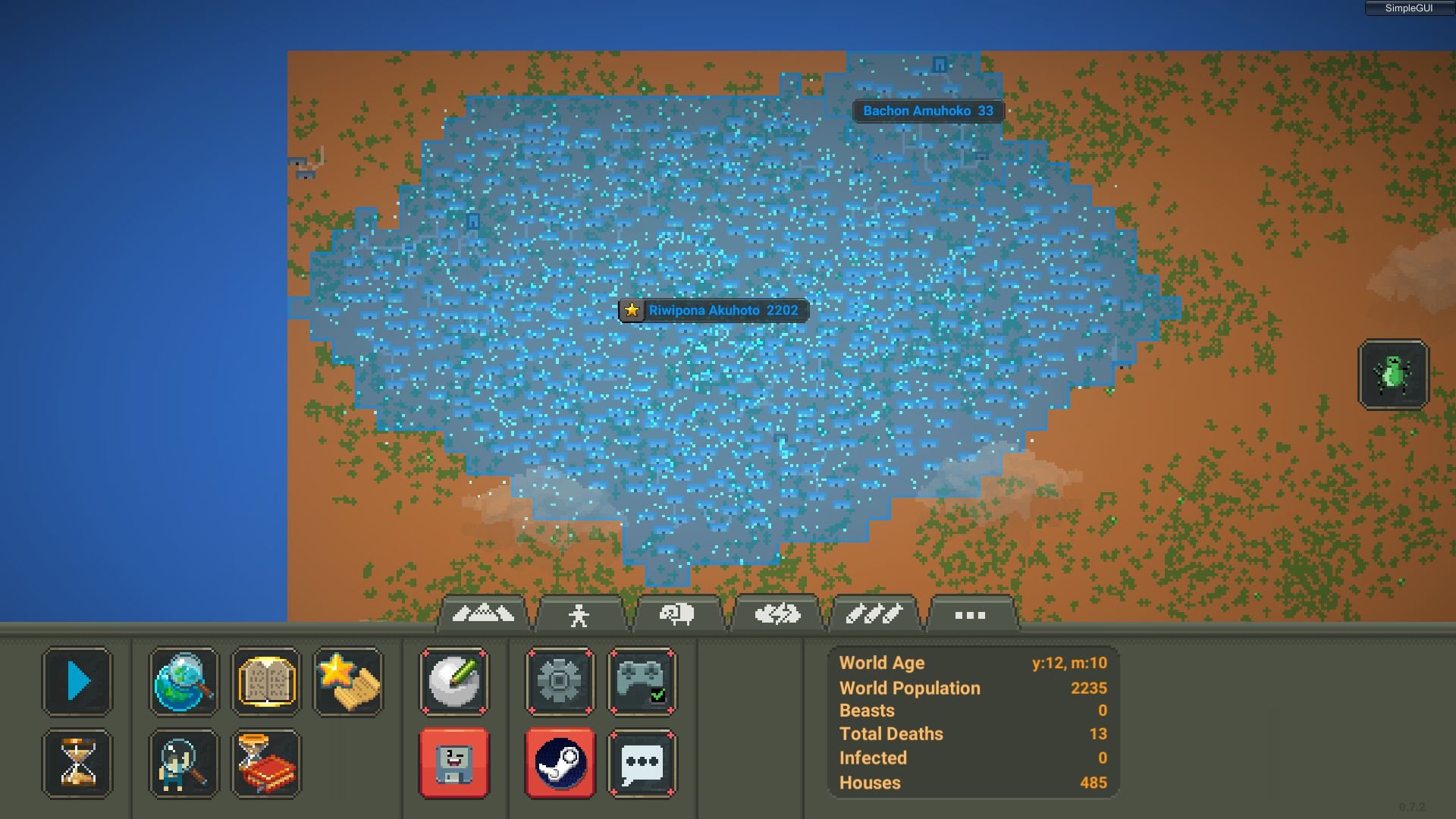Toggle controller support with the gamepad icon
Image resolution: width=1456 pixels, height=819 pixels.
(642, 681)
